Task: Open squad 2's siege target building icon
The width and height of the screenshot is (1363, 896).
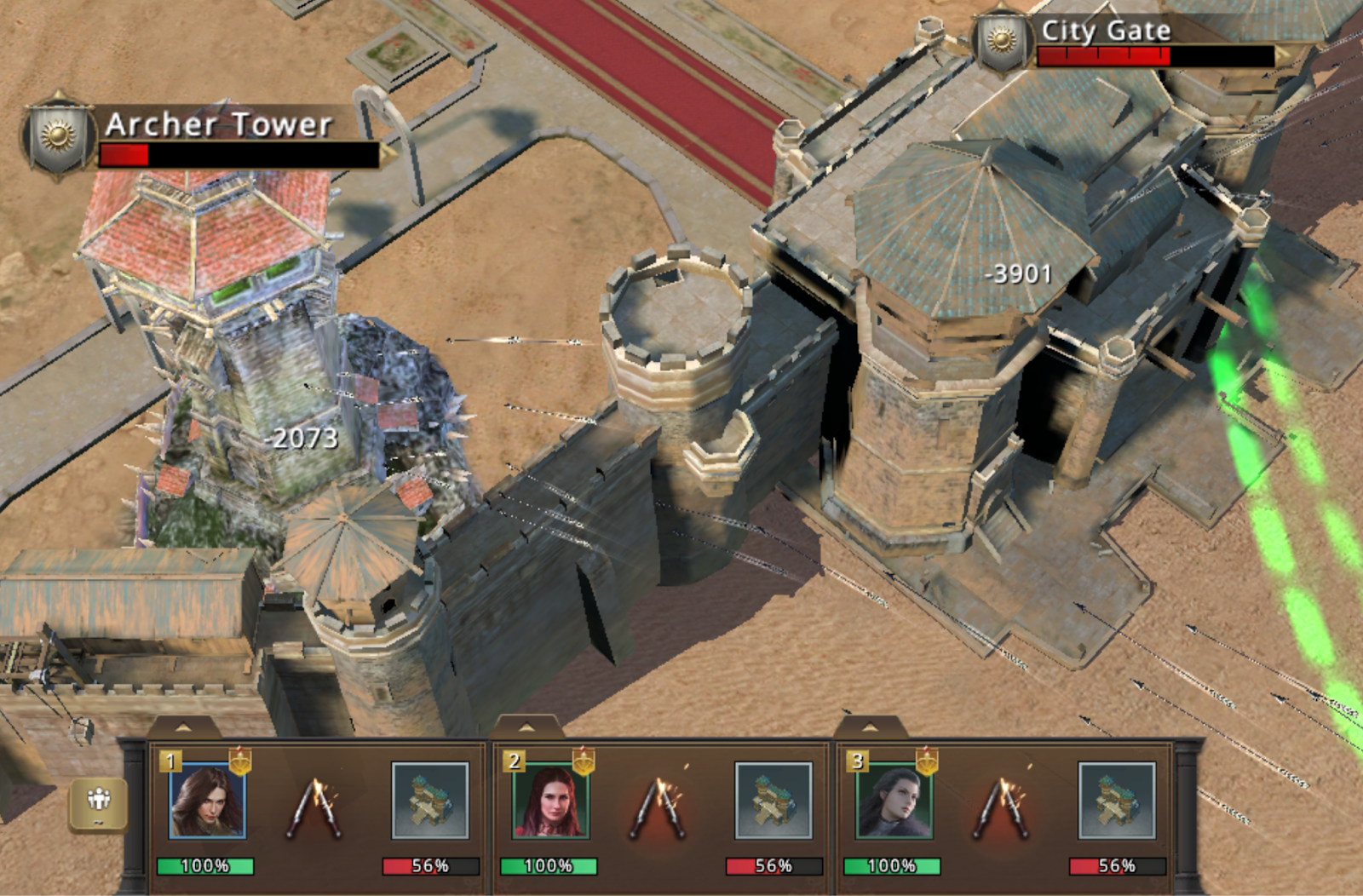Action: click(774, 801)
